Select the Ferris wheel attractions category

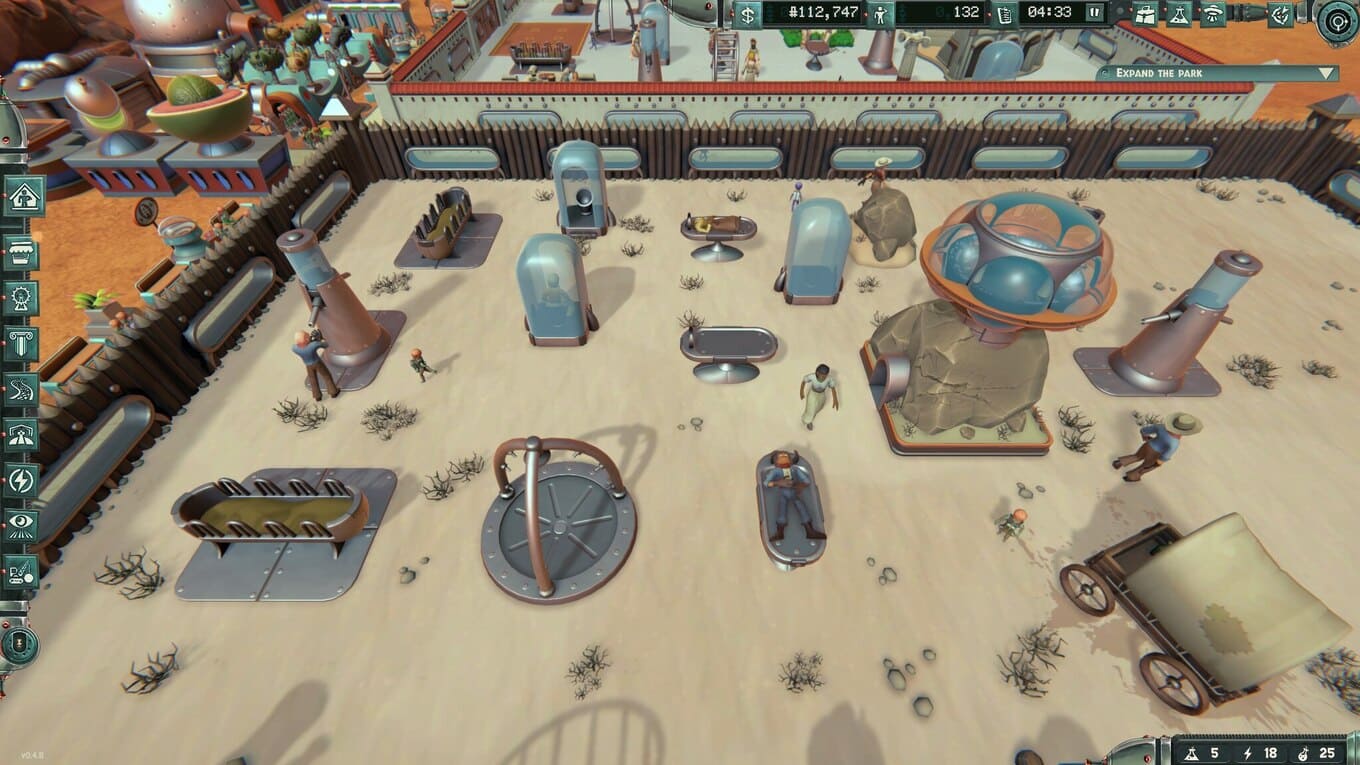[x=20, y=297]
